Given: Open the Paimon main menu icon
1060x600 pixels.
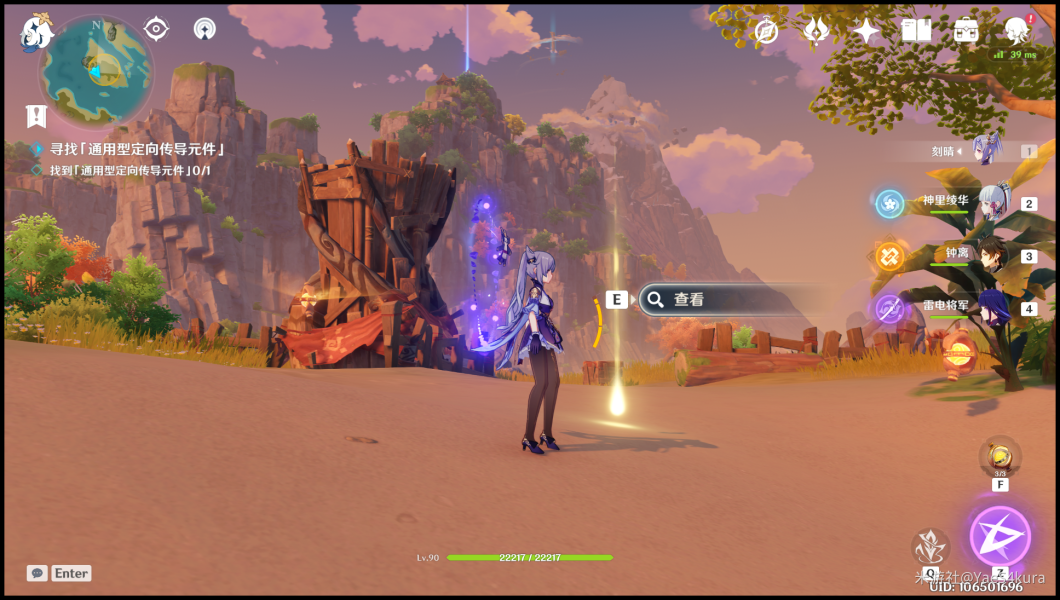Looking at the screenshot, I should [36, 31].
